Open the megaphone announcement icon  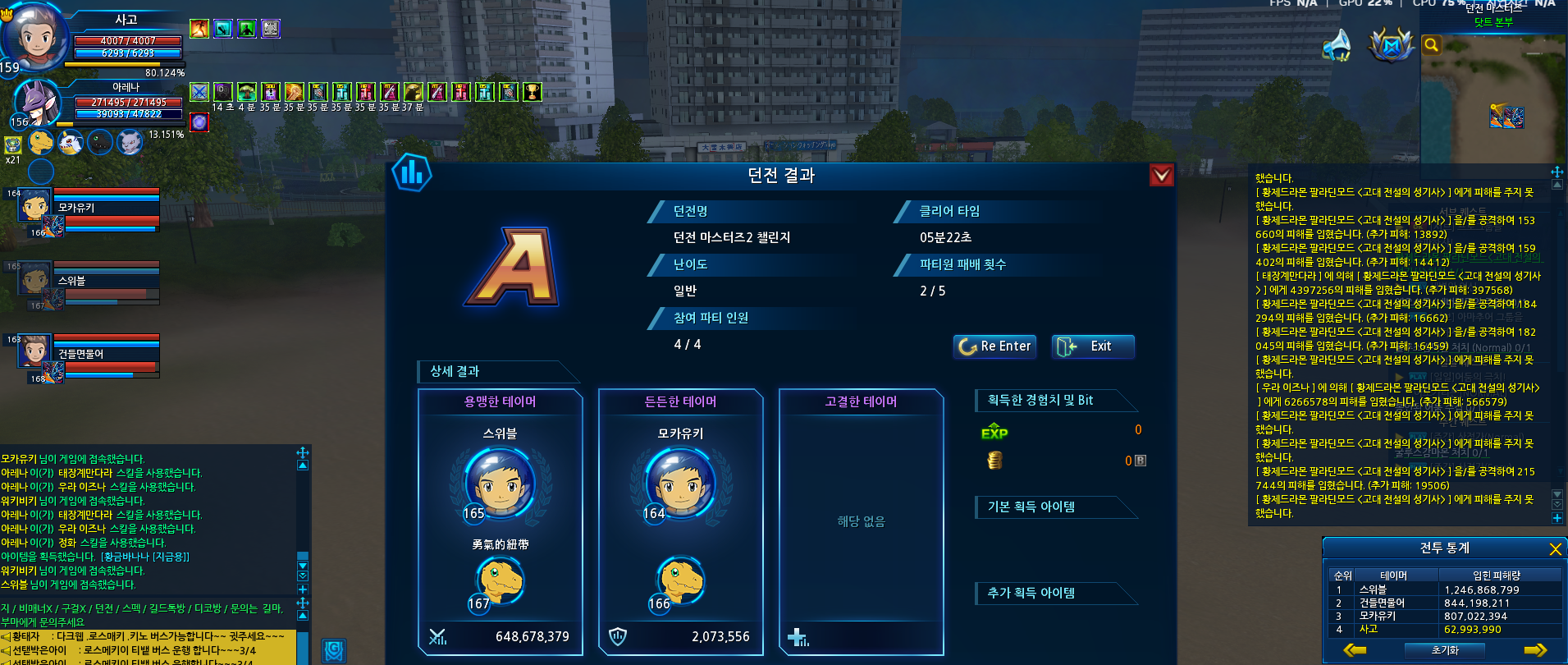(1337, 45)
